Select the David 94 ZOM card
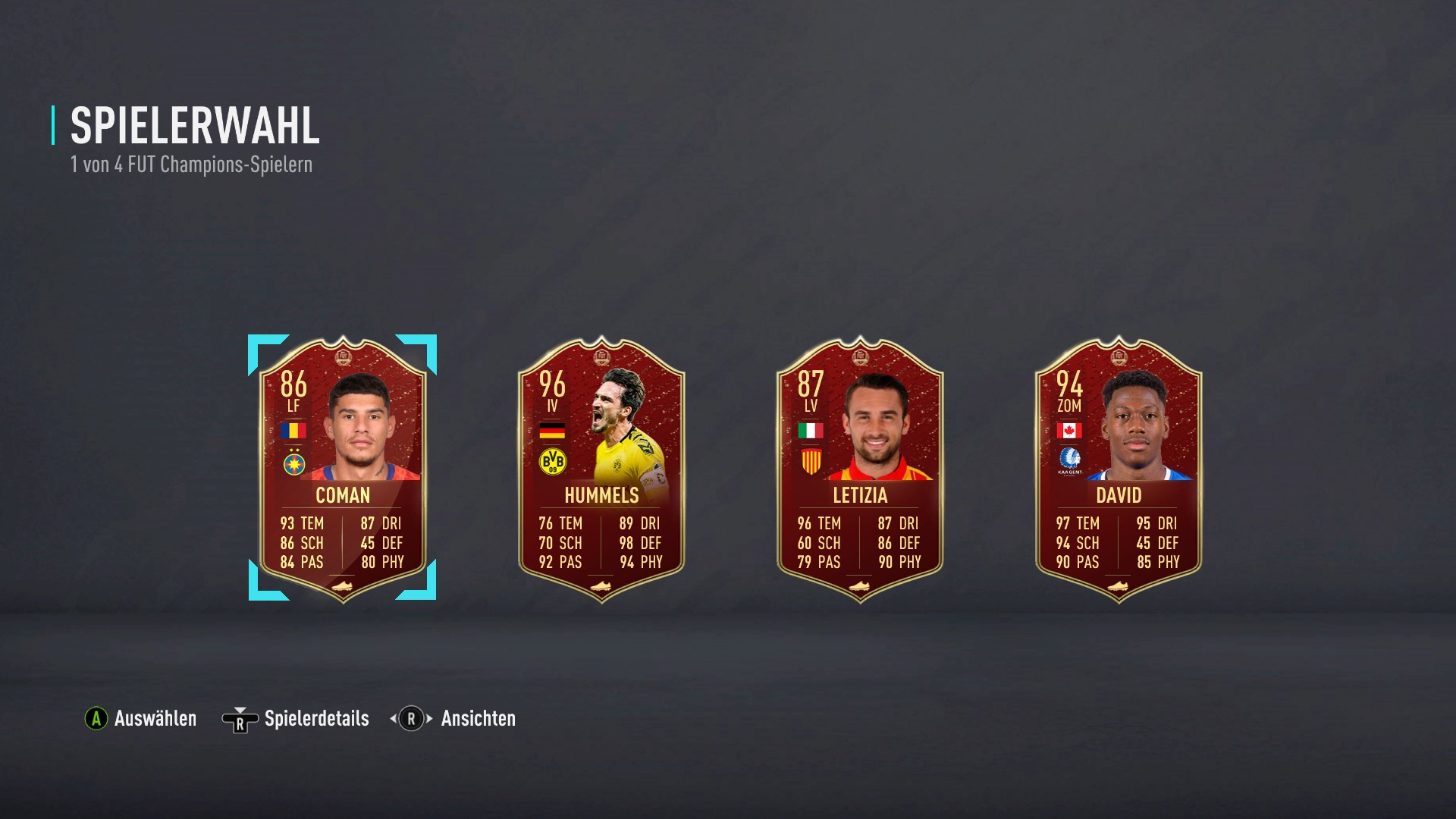The height and width of the screenshot is (819, 1456). click(1119, 468)
